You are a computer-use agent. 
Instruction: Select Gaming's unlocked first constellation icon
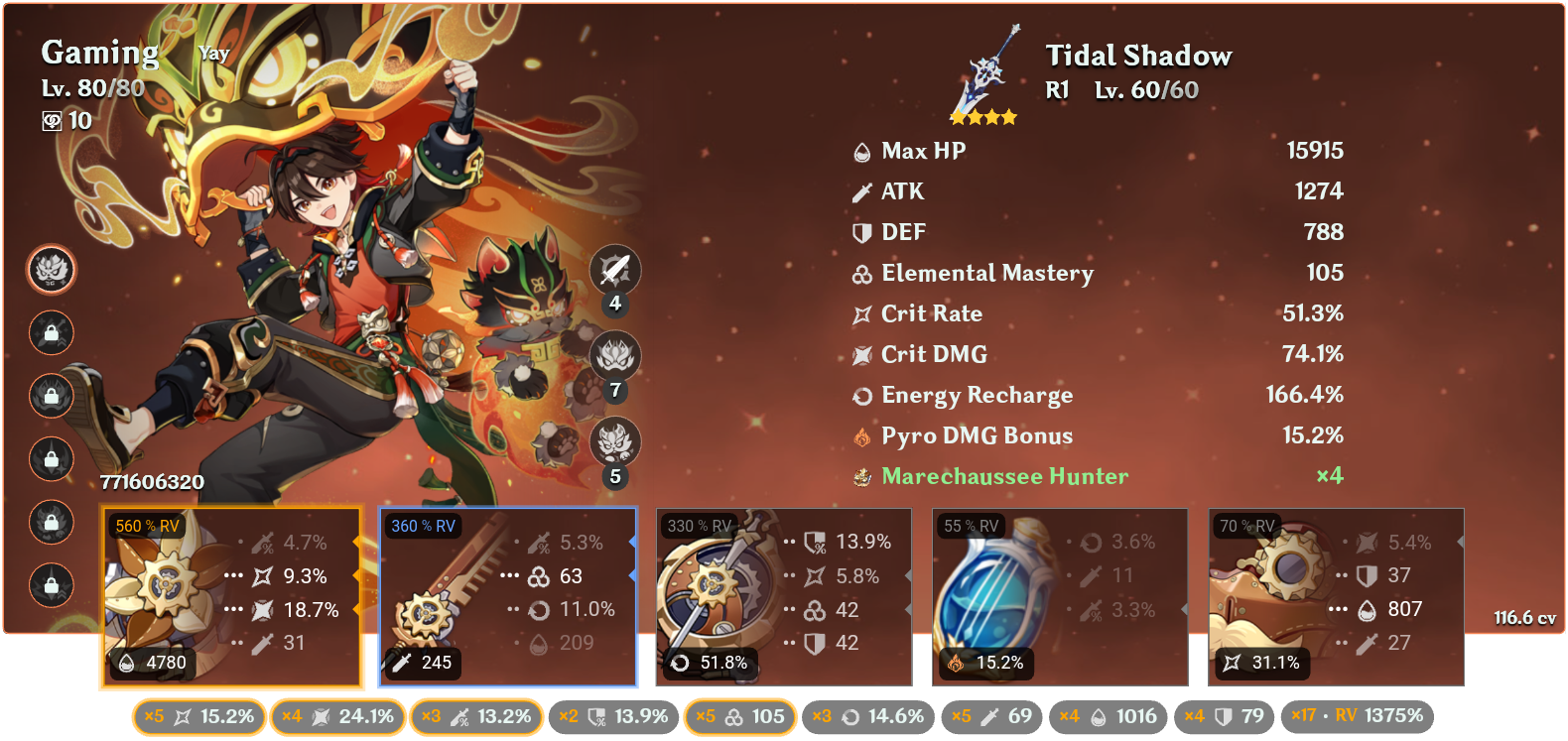coord(51,270)
